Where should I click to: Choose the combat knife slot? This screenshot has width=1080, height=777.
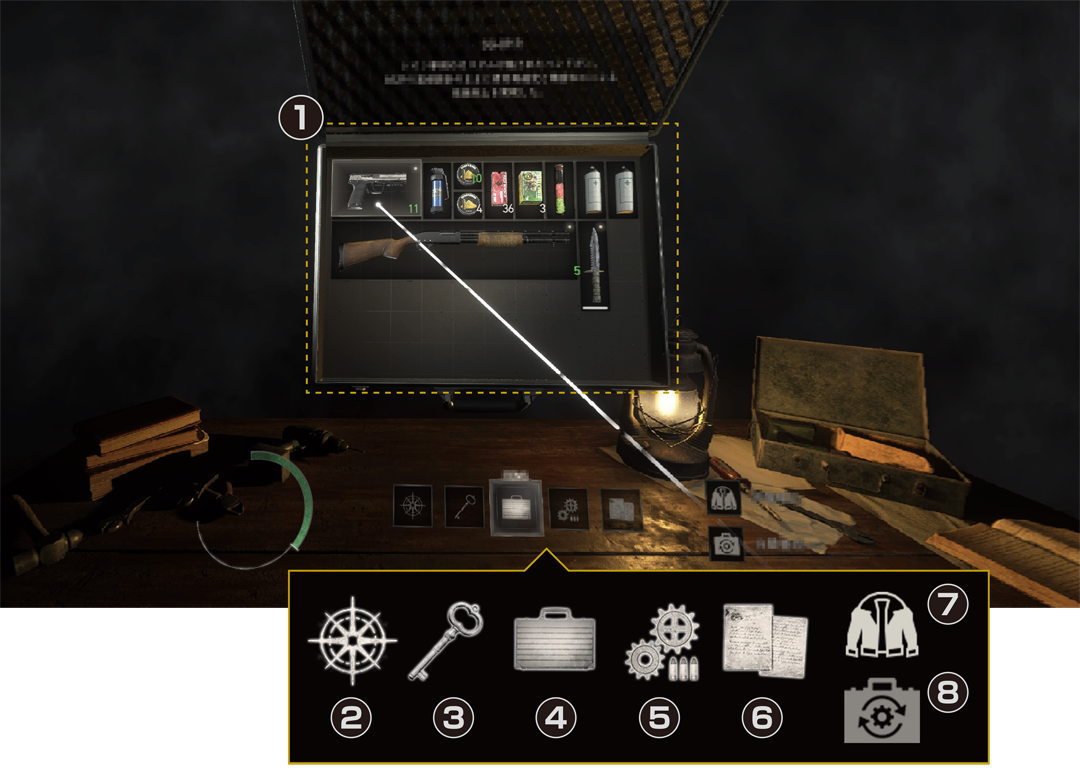(x=594, y=266)
